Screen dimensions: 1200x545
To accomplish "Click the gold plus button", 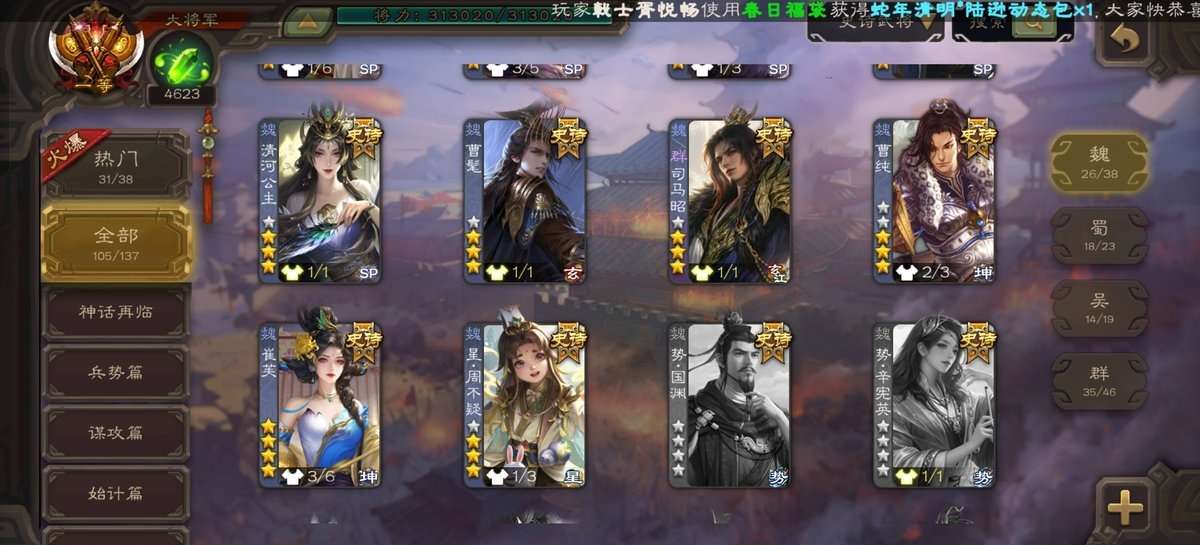I will [1125, 508].
